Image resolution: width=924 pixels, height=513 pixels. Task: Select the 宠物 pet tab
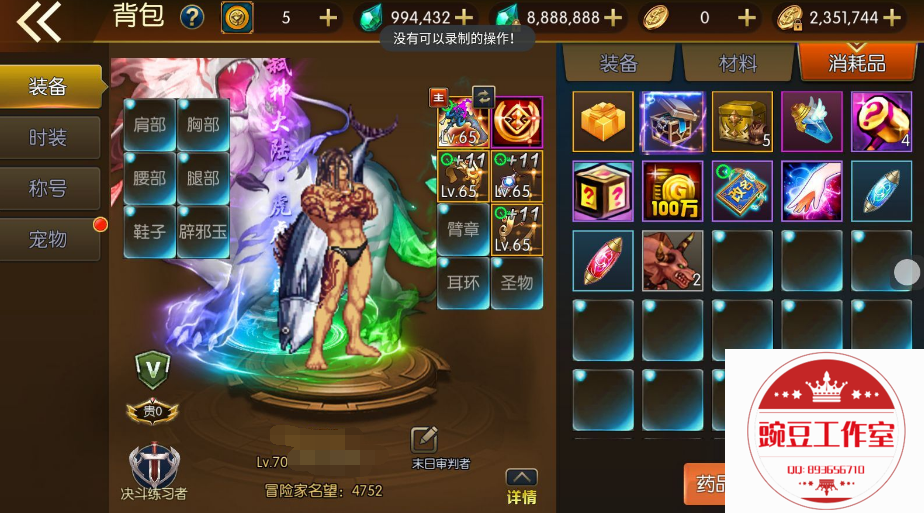pos(48,239)
